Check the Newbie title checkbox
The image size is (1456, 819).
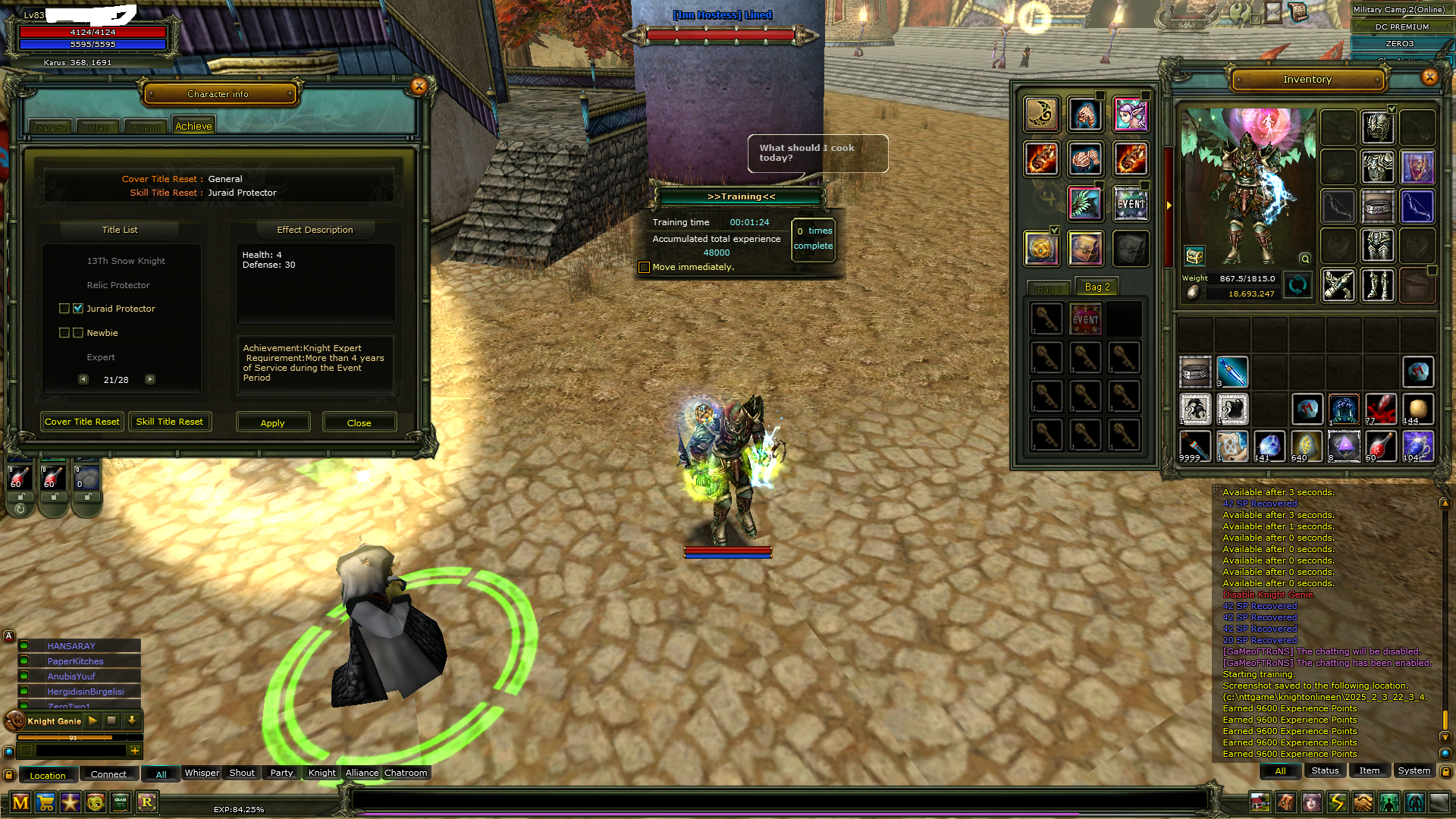tap(78, 332)
